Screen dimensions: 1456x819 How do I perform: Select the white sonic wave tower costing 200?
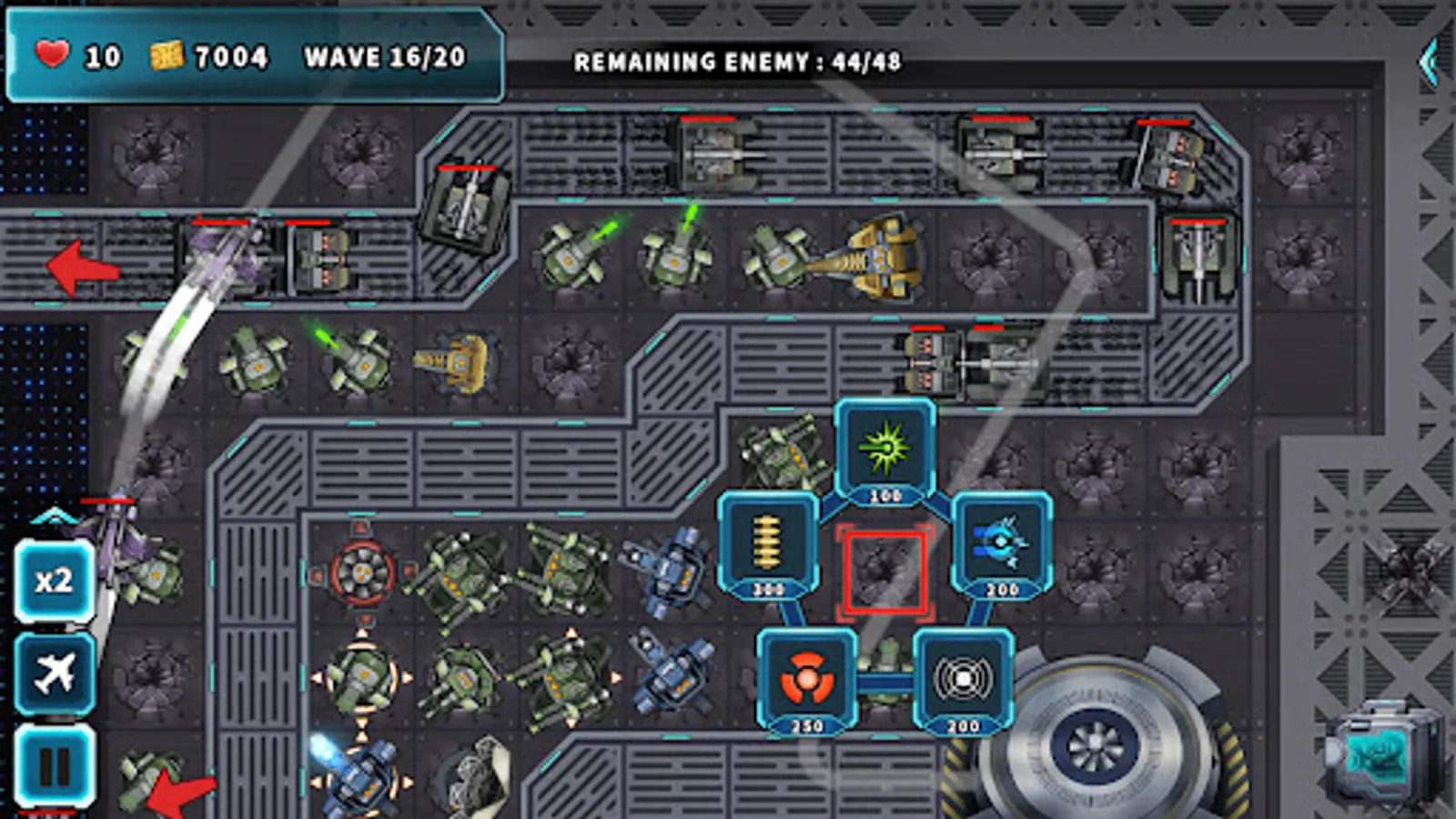[963, 680]
